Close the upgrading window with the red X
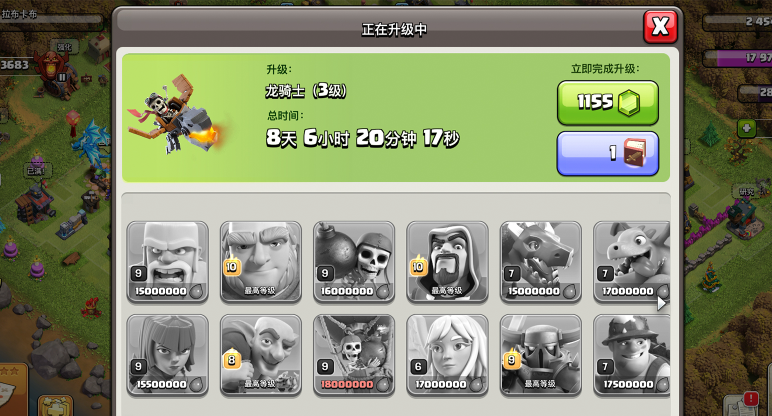This screenshot has height=416, width=772. (659, 27)
